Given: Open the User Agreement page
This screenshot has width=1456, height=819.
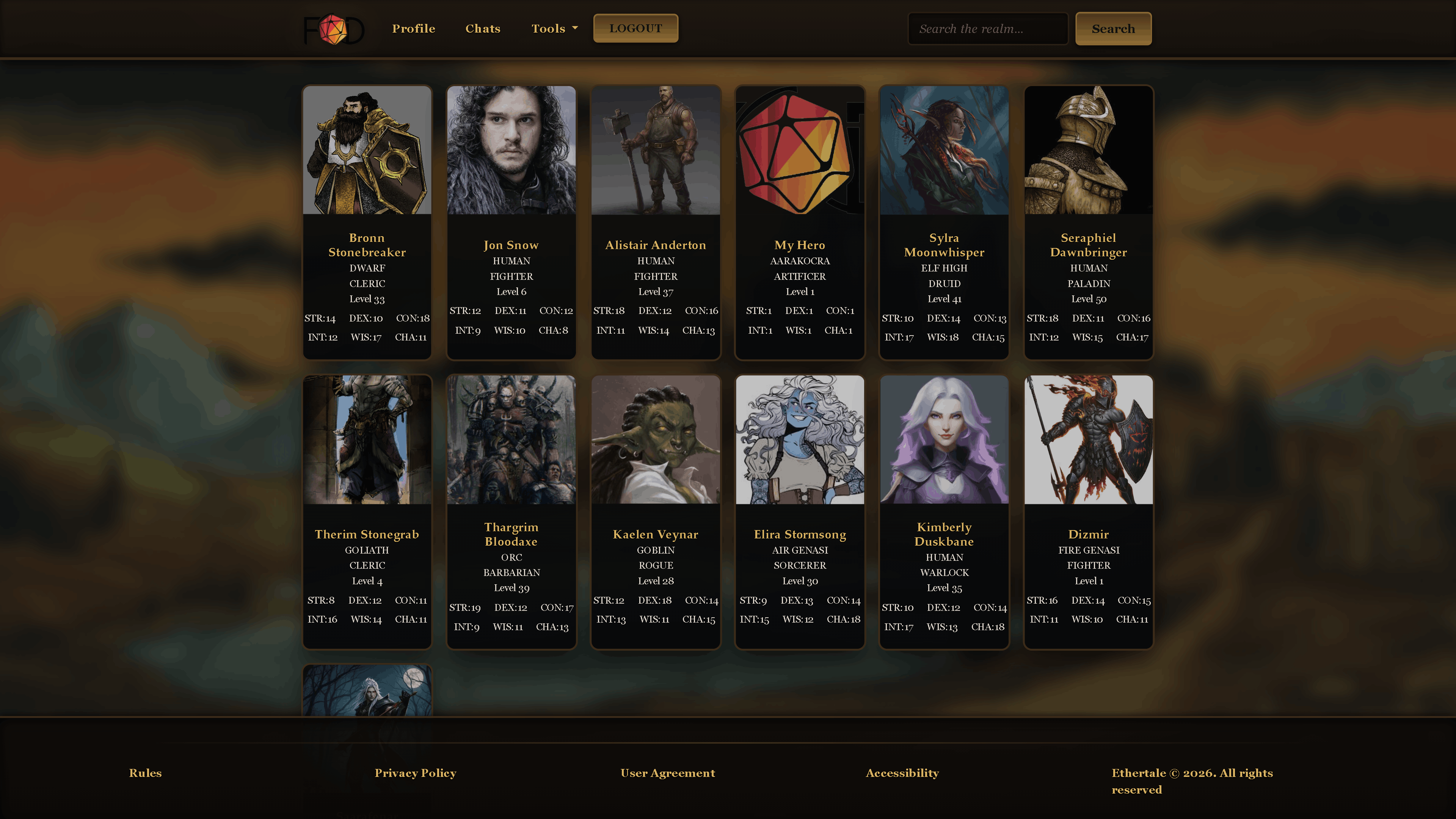Looking at the screenshot, I should 667,773.
